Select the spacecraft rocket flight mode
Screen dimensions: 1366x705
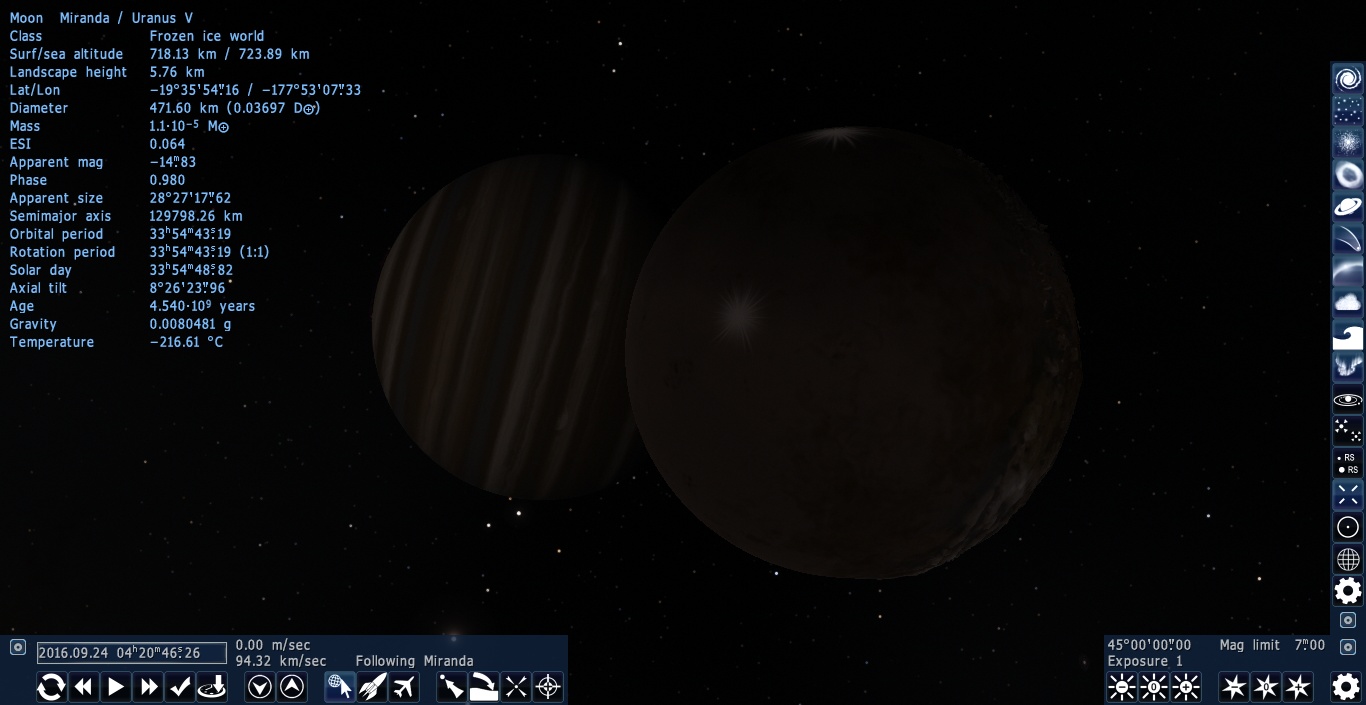372,687
